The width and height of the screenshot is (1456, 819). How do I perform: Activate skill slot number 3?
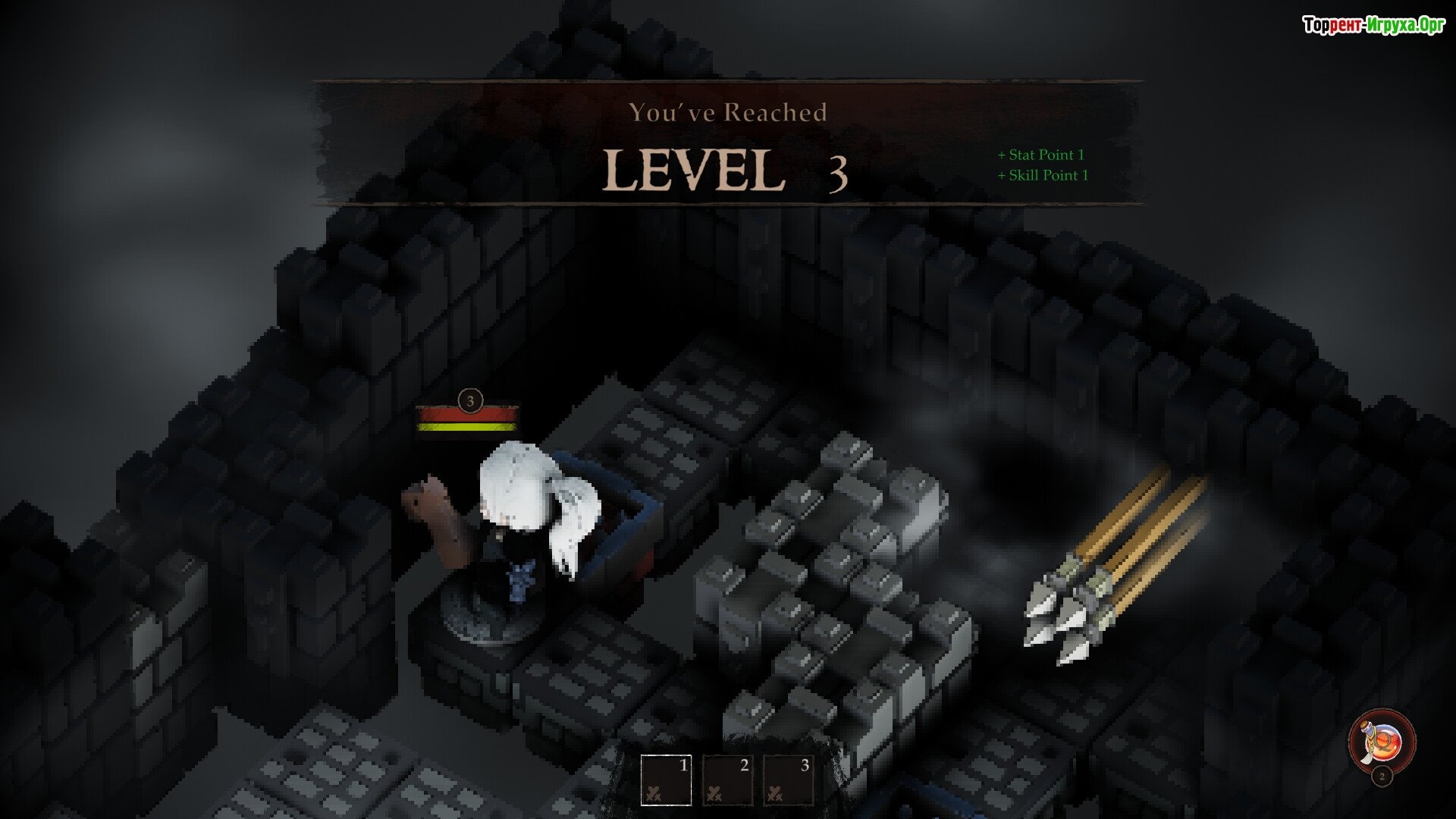788,780
